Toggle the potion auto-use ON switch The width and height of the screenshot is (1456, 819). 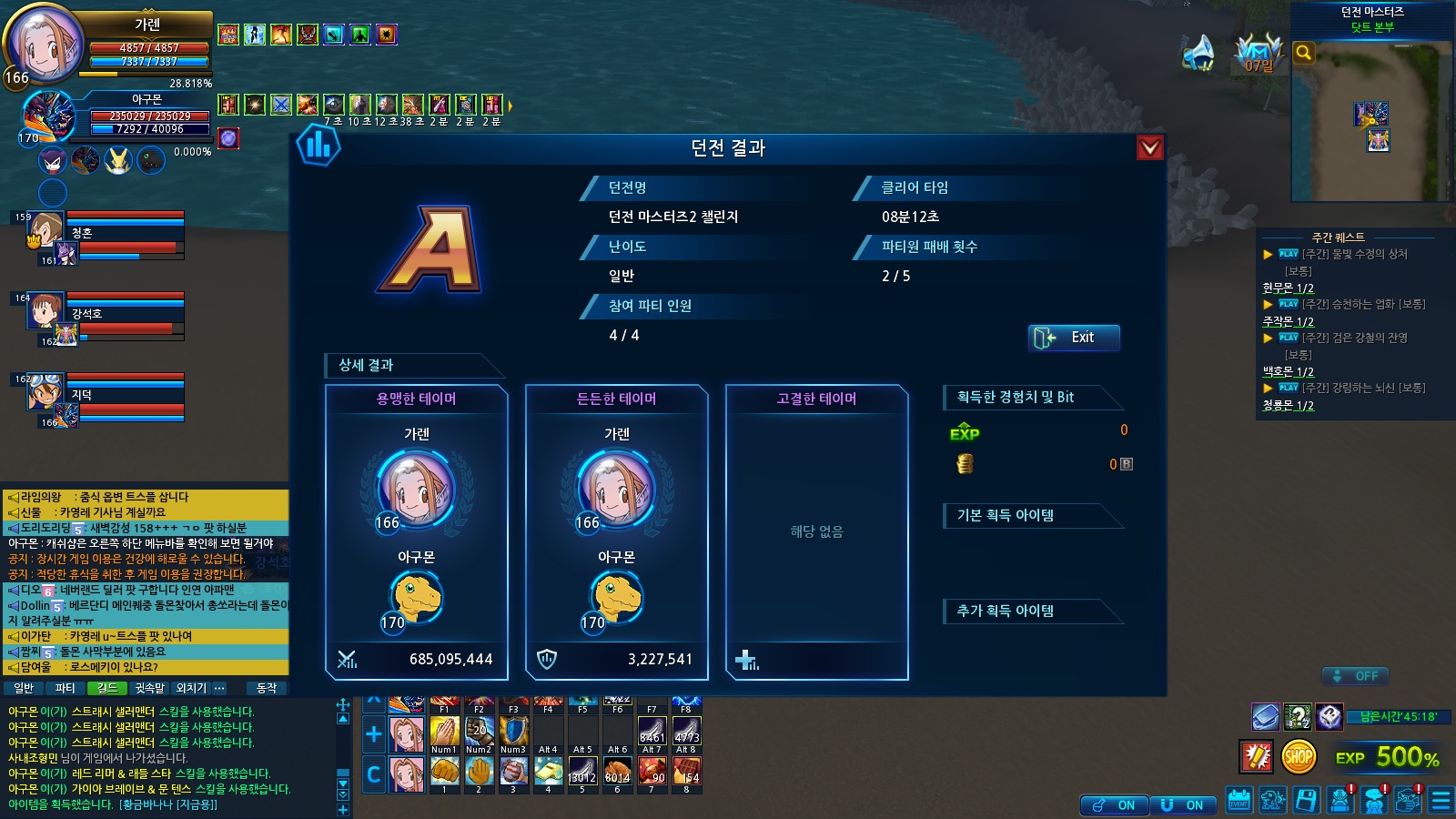click(x=1114, y=805)
